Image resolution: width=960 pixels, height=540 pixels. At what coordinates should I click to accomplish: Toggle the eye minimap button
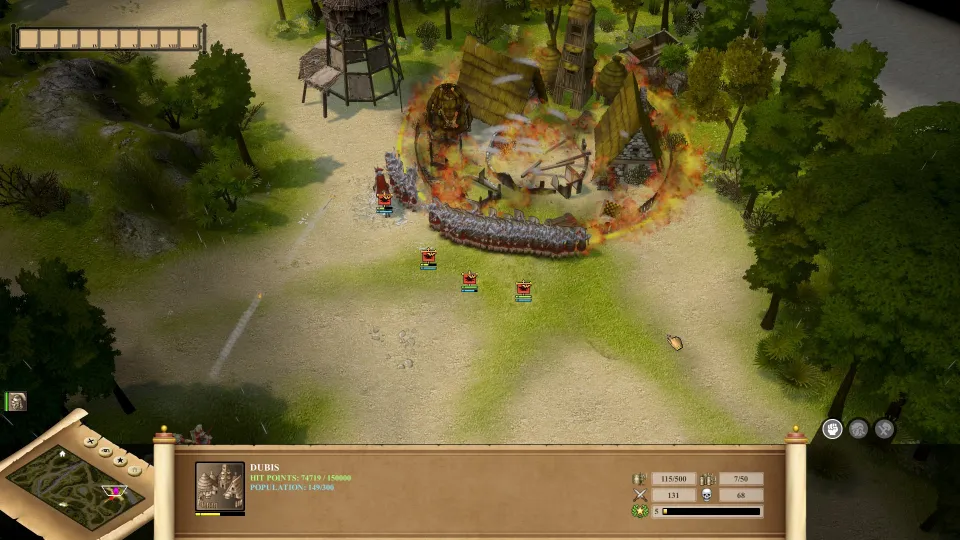105,451
